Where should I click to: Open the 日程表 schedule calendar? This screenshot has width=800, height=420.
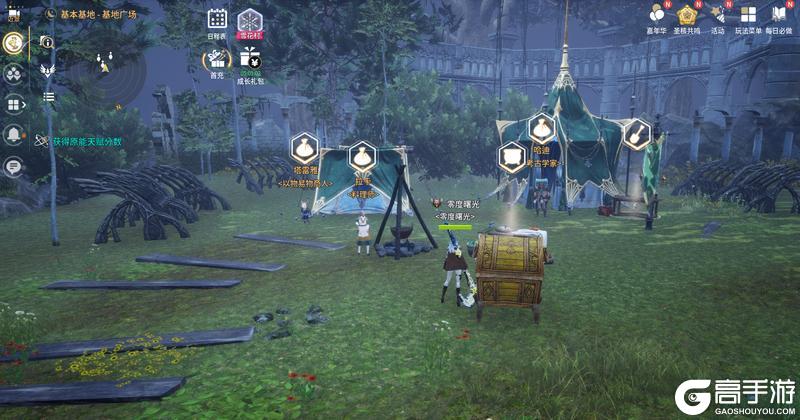(217, 20)
